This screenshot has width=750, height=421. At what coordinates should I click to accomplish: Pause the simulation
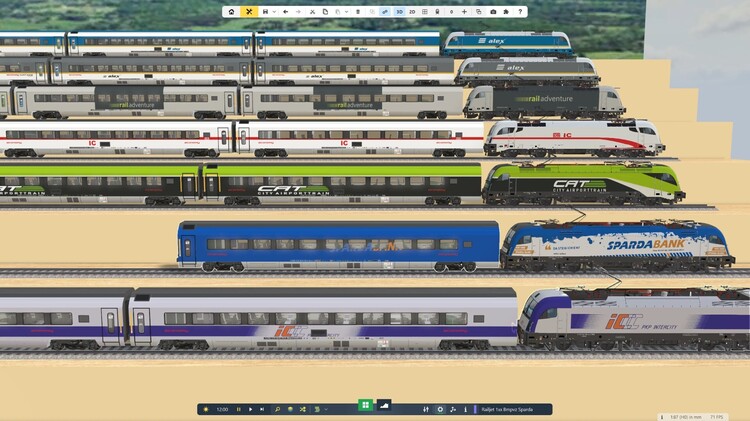click(238, 409)
